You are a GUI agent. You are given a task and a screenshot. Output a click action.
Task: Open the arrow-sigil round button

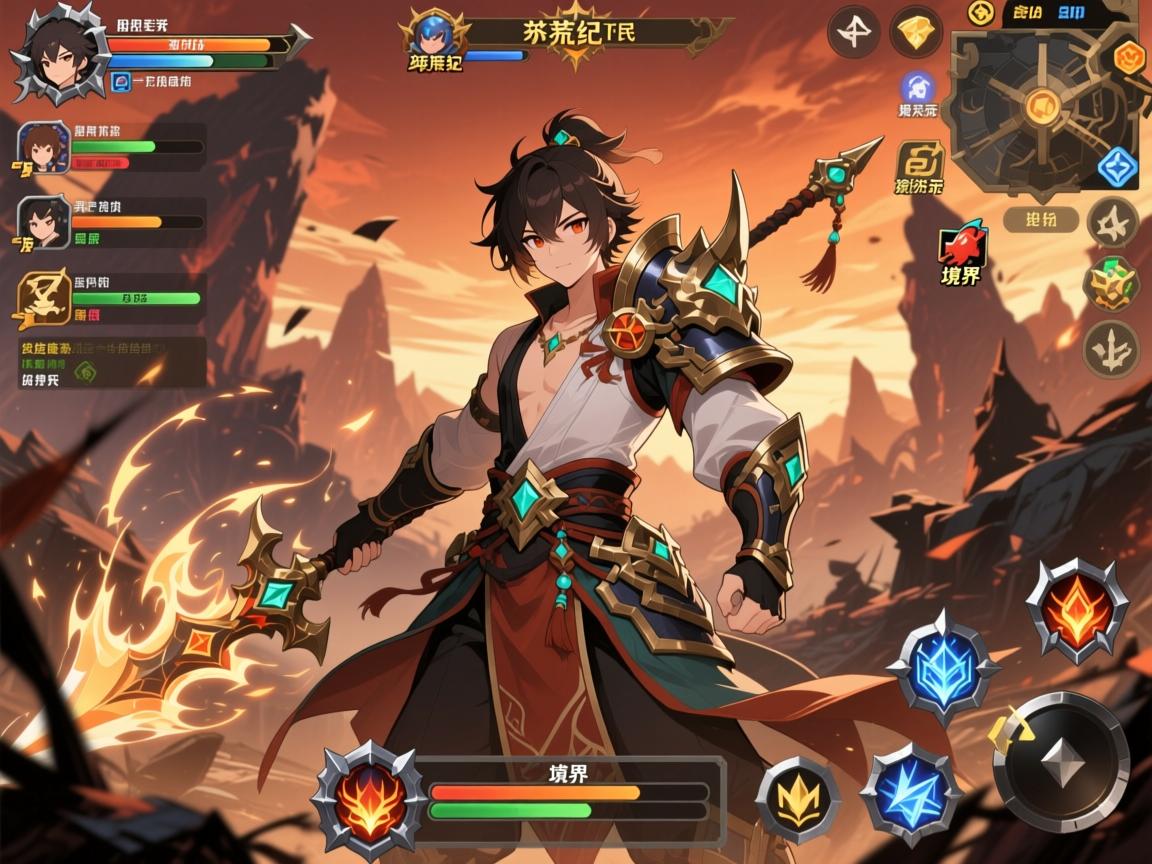click(853, 34)
